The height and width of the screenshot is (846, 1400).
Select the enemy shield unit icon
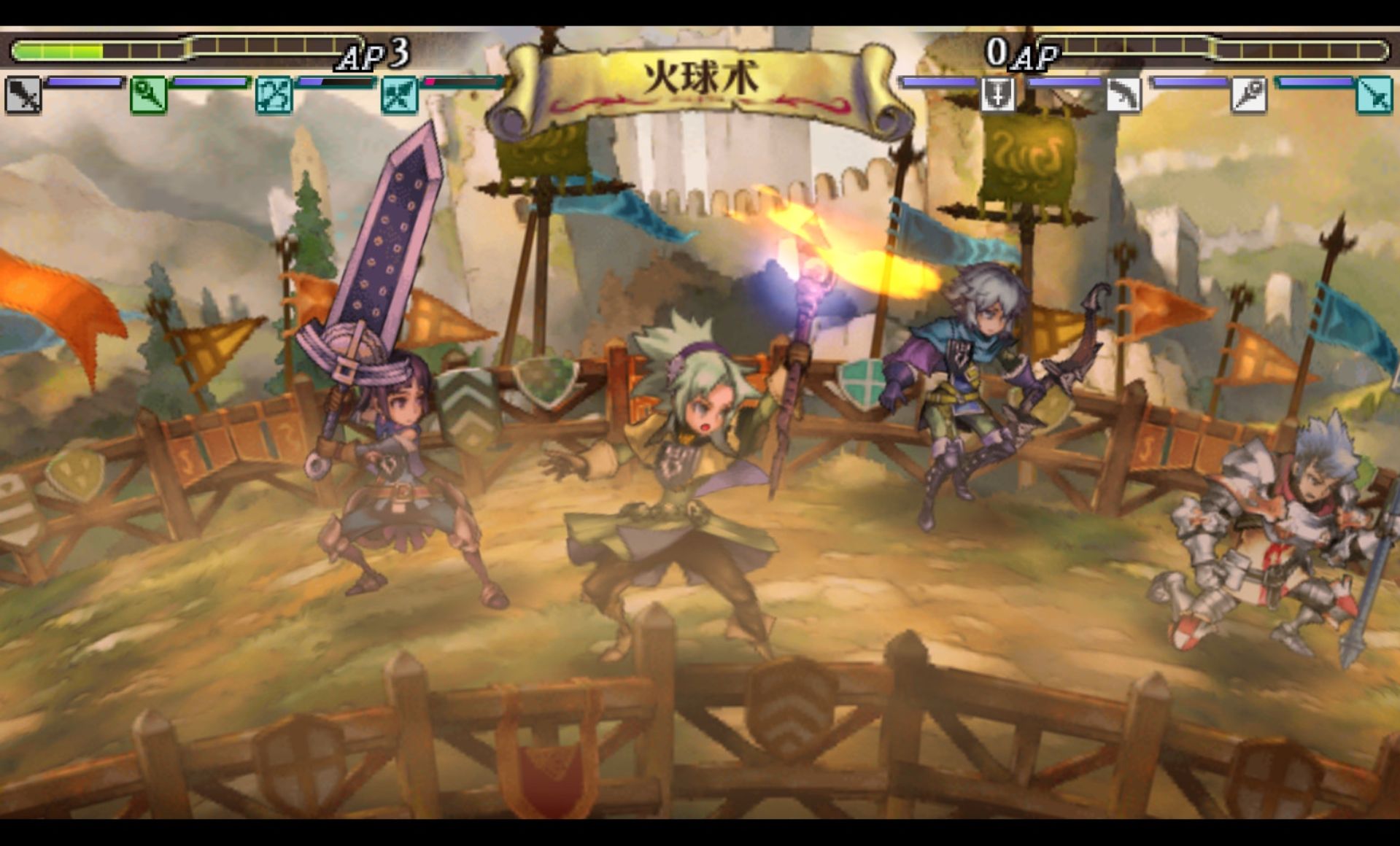pyautogui.click(x=997, y=95)
